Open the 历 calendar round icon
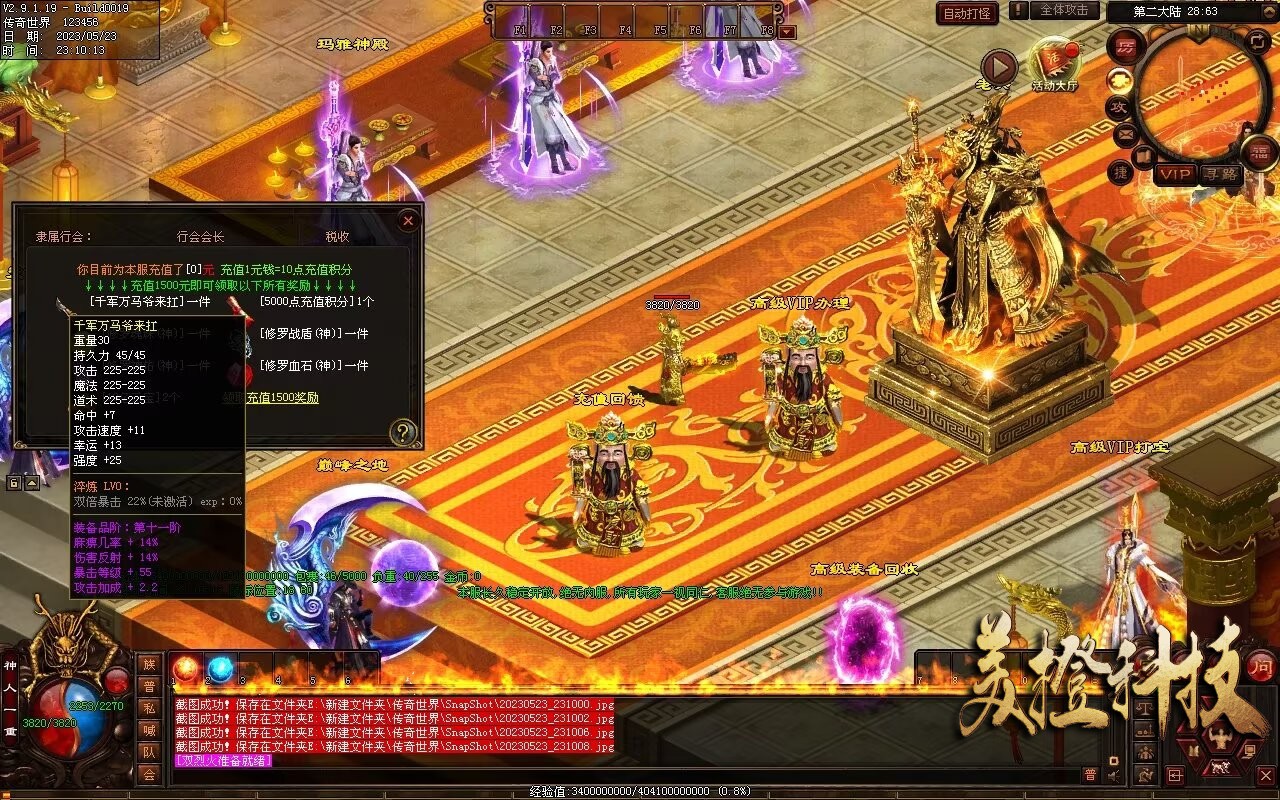This screenshot has height=800, width=1280. pos(1127,48)
